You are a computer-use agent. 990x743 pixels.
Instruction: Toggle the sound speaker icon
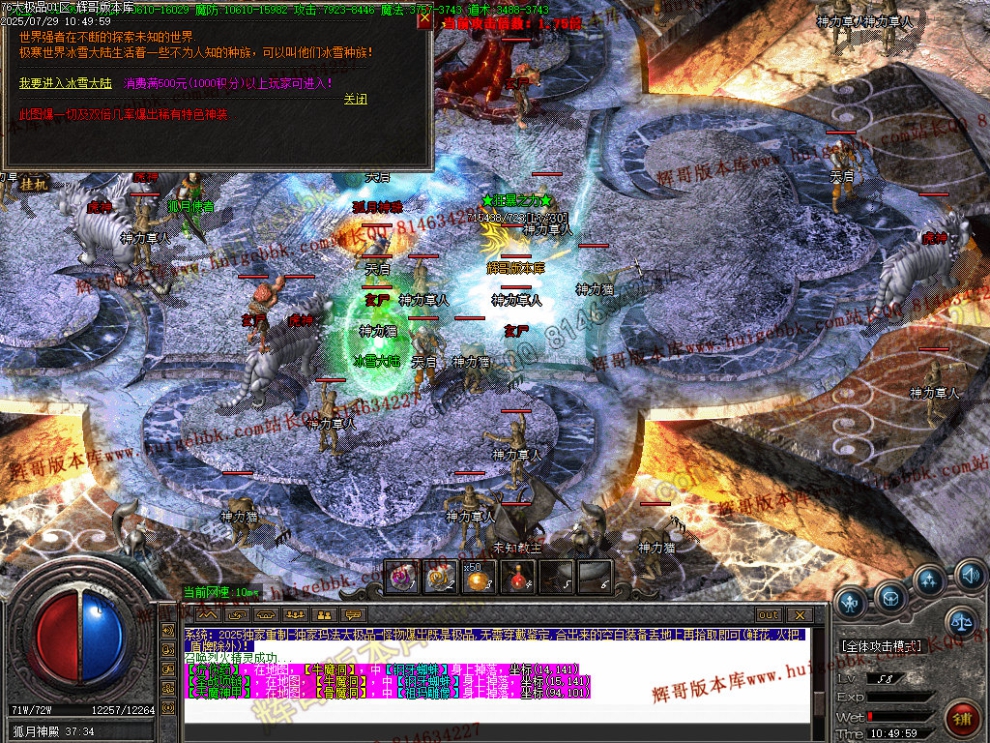tap(967, 575)
